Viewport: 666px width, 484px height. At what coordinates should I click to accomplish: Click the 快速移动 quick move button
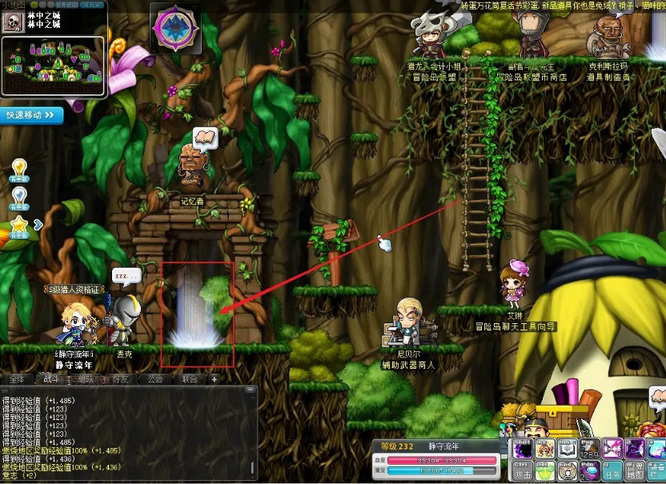[33, 115]
